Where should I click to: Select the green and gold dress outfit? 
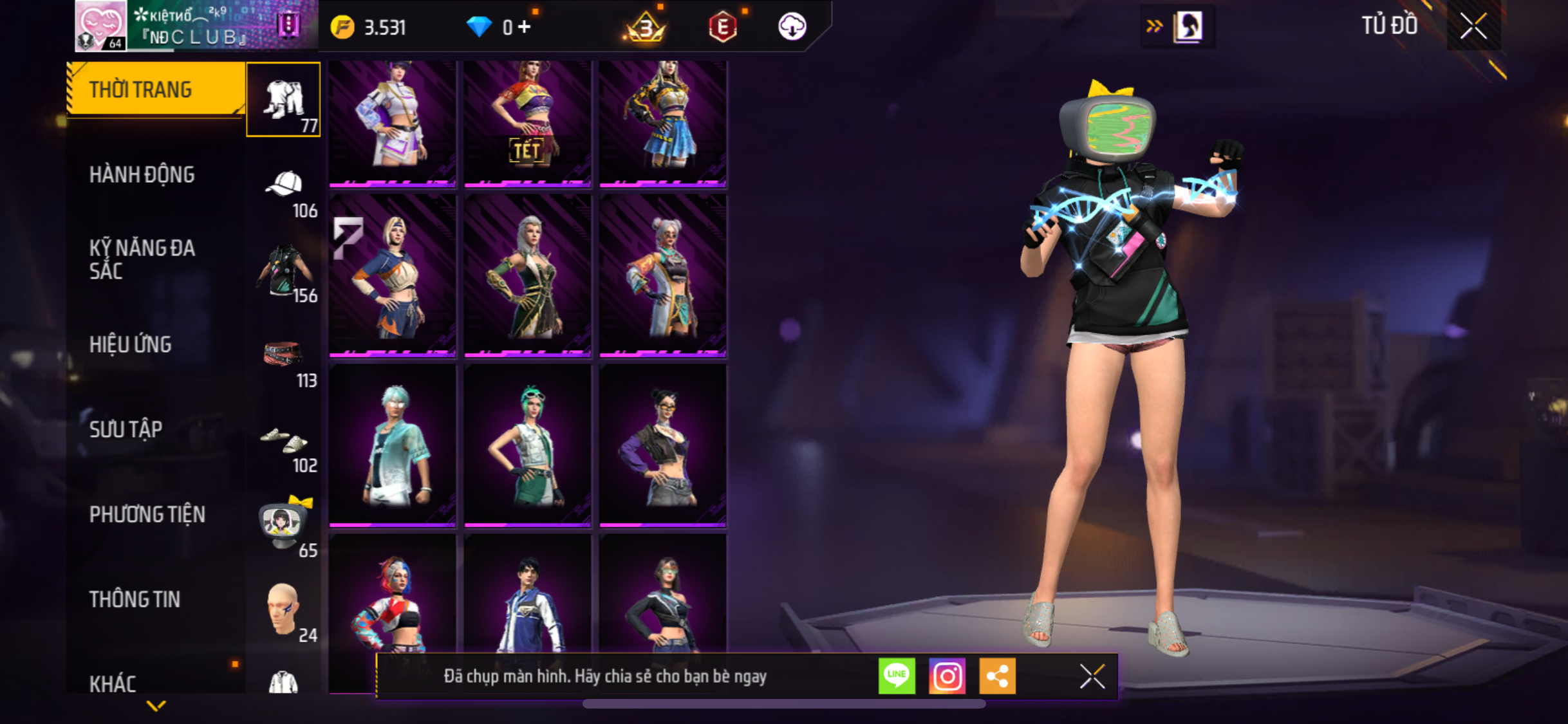(527, 275)
